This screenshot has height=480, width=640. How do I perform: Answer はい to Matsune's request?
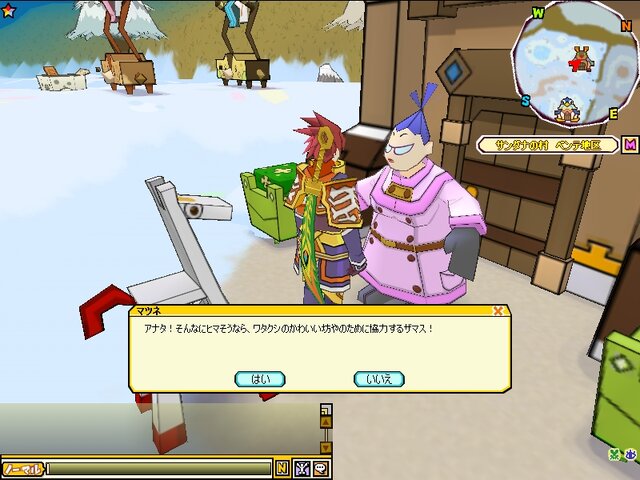coord(260,379)
